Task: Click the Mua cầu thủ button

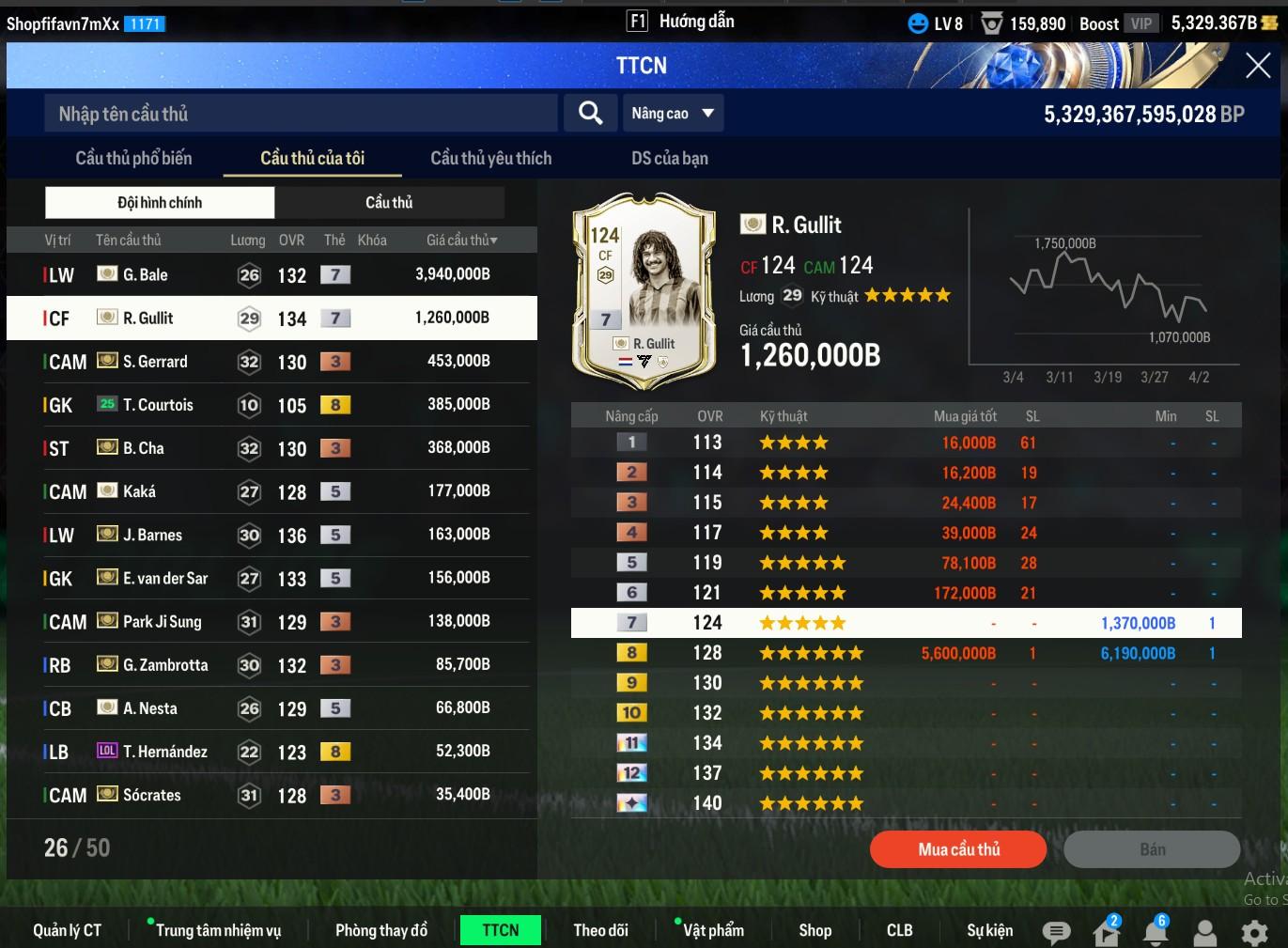Action: coord(957,849)
